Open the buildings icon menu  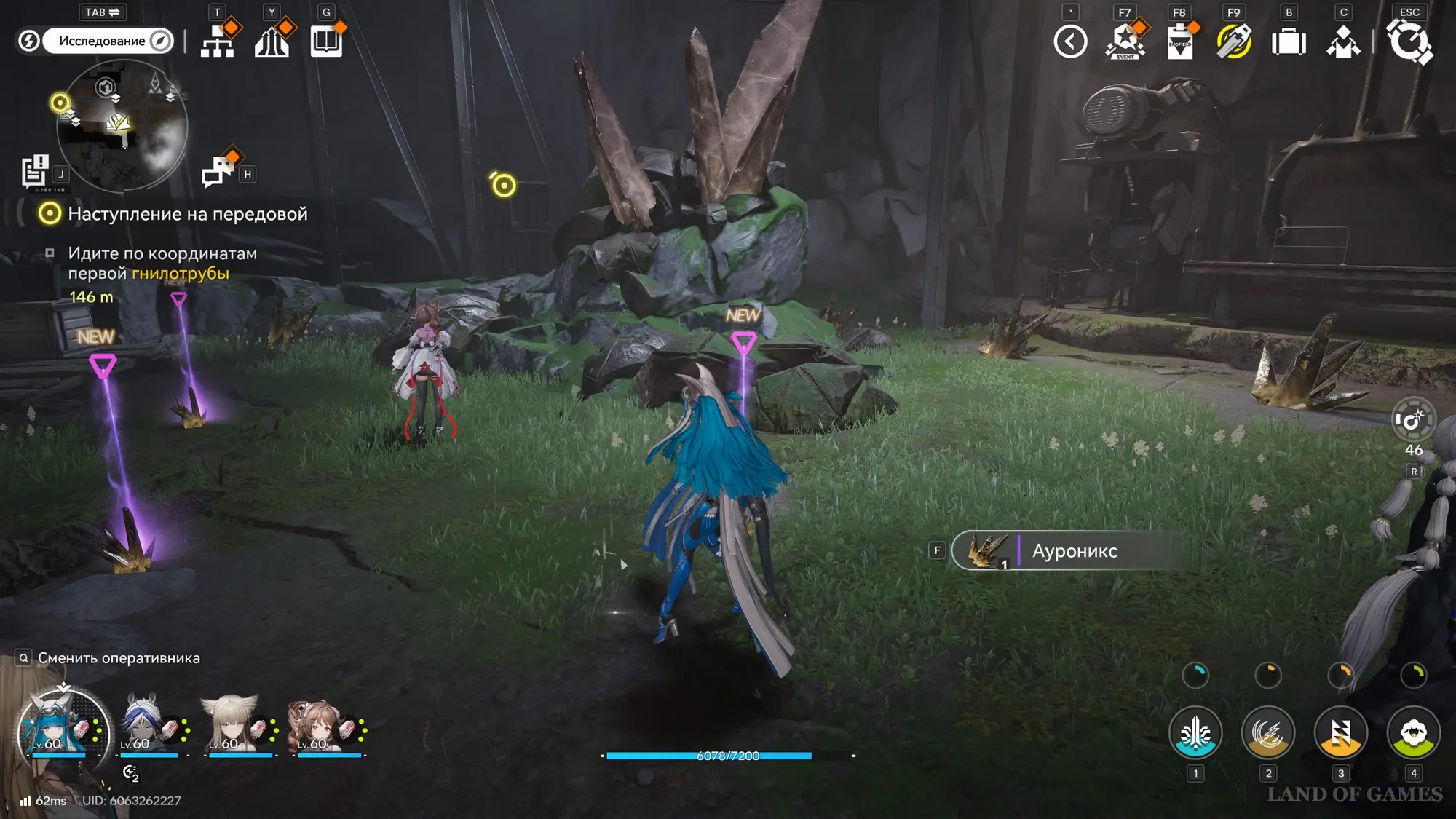(272, 41)
